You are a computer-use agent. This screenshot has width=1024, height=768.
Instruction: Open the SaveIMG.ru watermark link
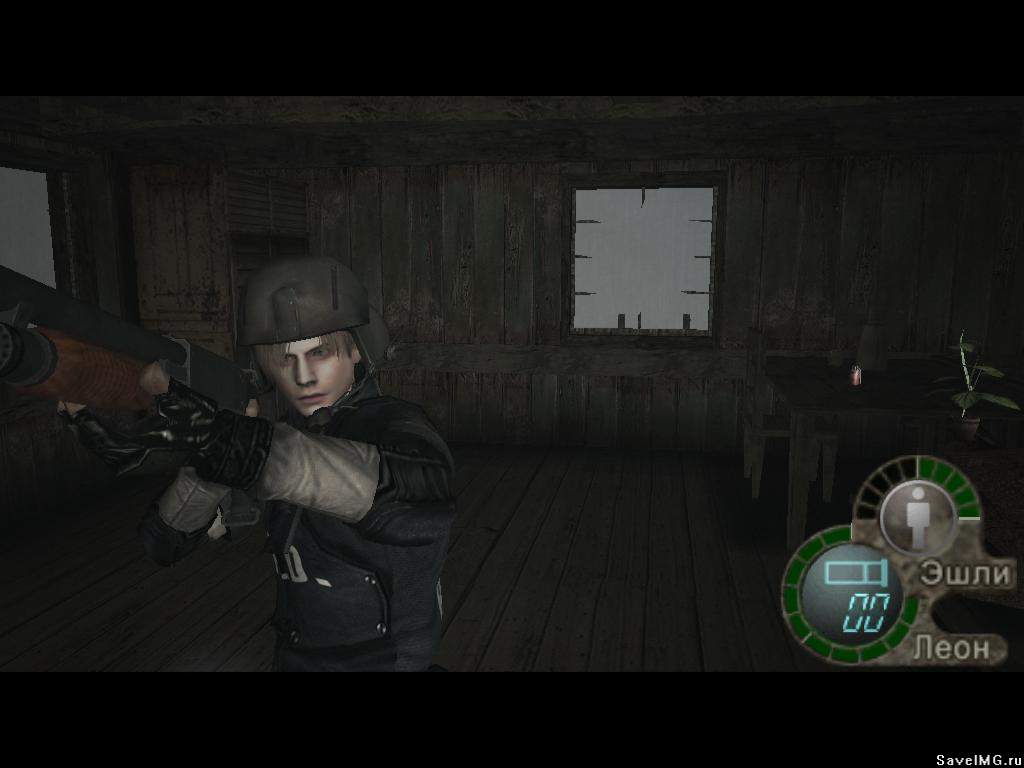coord(977,760)
